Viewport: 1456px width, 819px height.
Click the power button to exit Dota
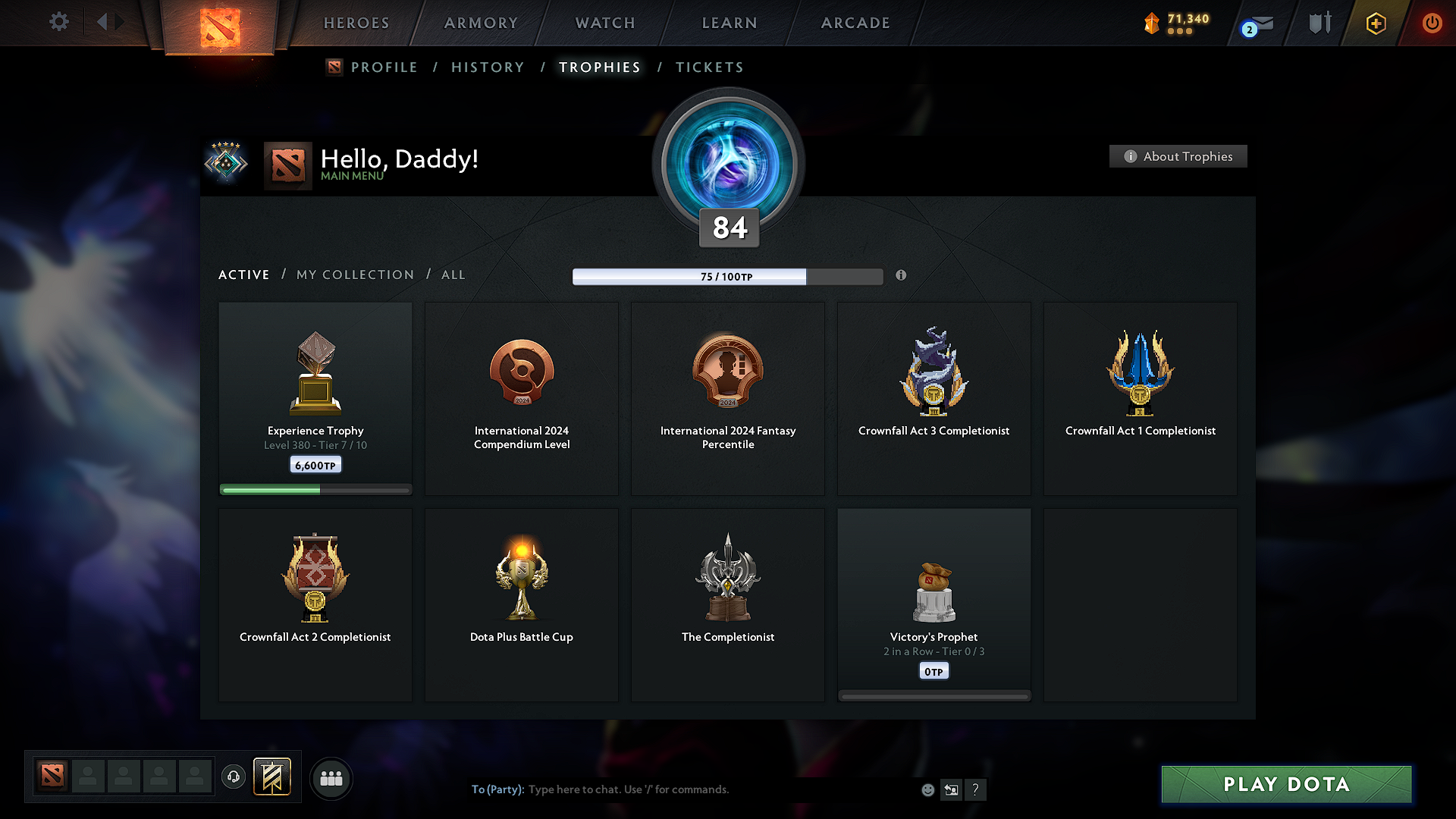click(x=1432, y=23)
